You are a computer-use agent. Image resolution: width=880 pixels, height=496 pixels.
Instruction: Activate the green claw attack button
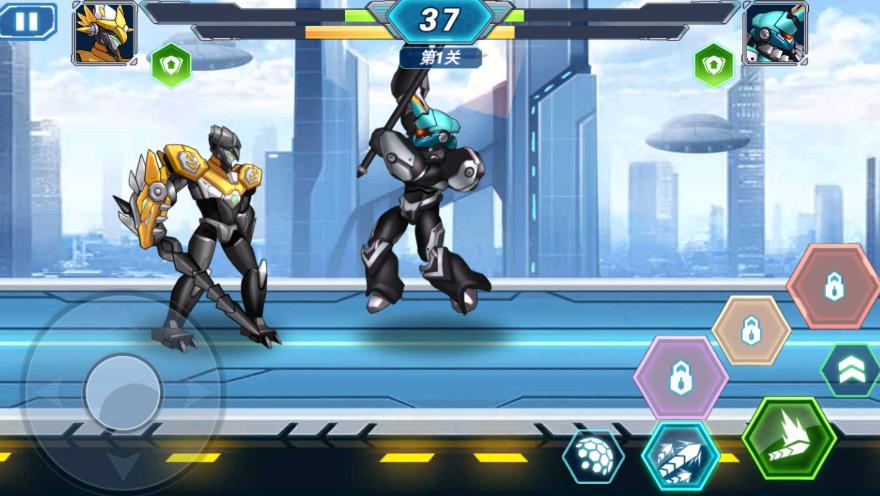pos(789,438)
